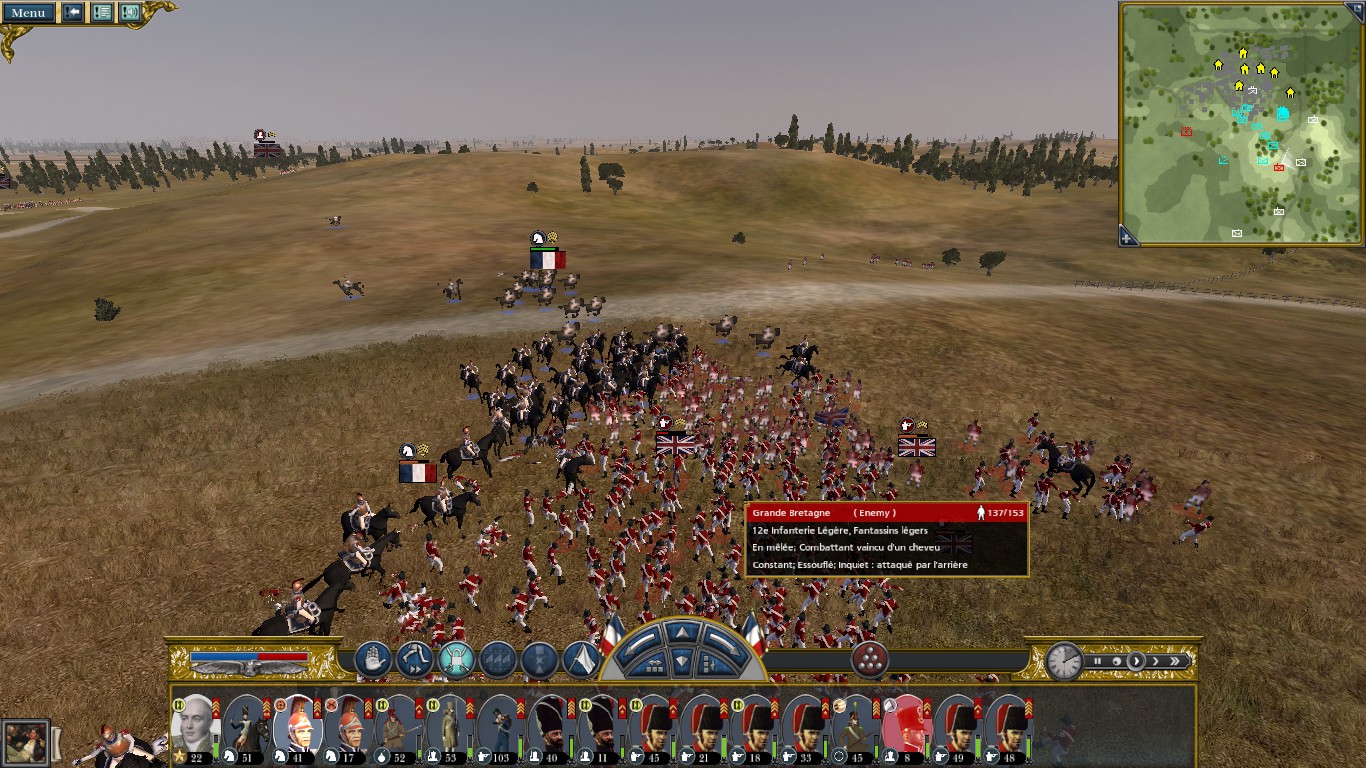This screenshot has height=768, width=1366.
Task: Select the general's unit card numbered 22
Action: coord(194,727)
